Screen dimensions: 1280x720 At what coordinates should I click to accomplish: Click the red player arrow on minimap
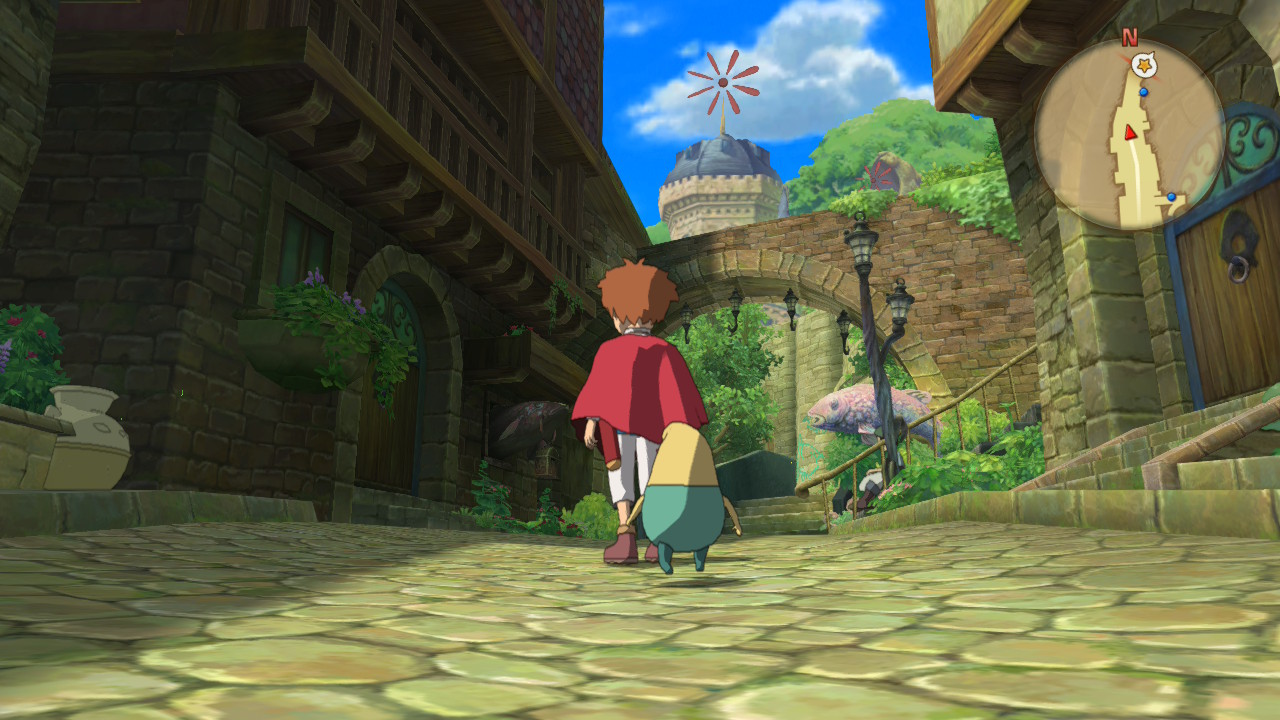click(1130, 132)
